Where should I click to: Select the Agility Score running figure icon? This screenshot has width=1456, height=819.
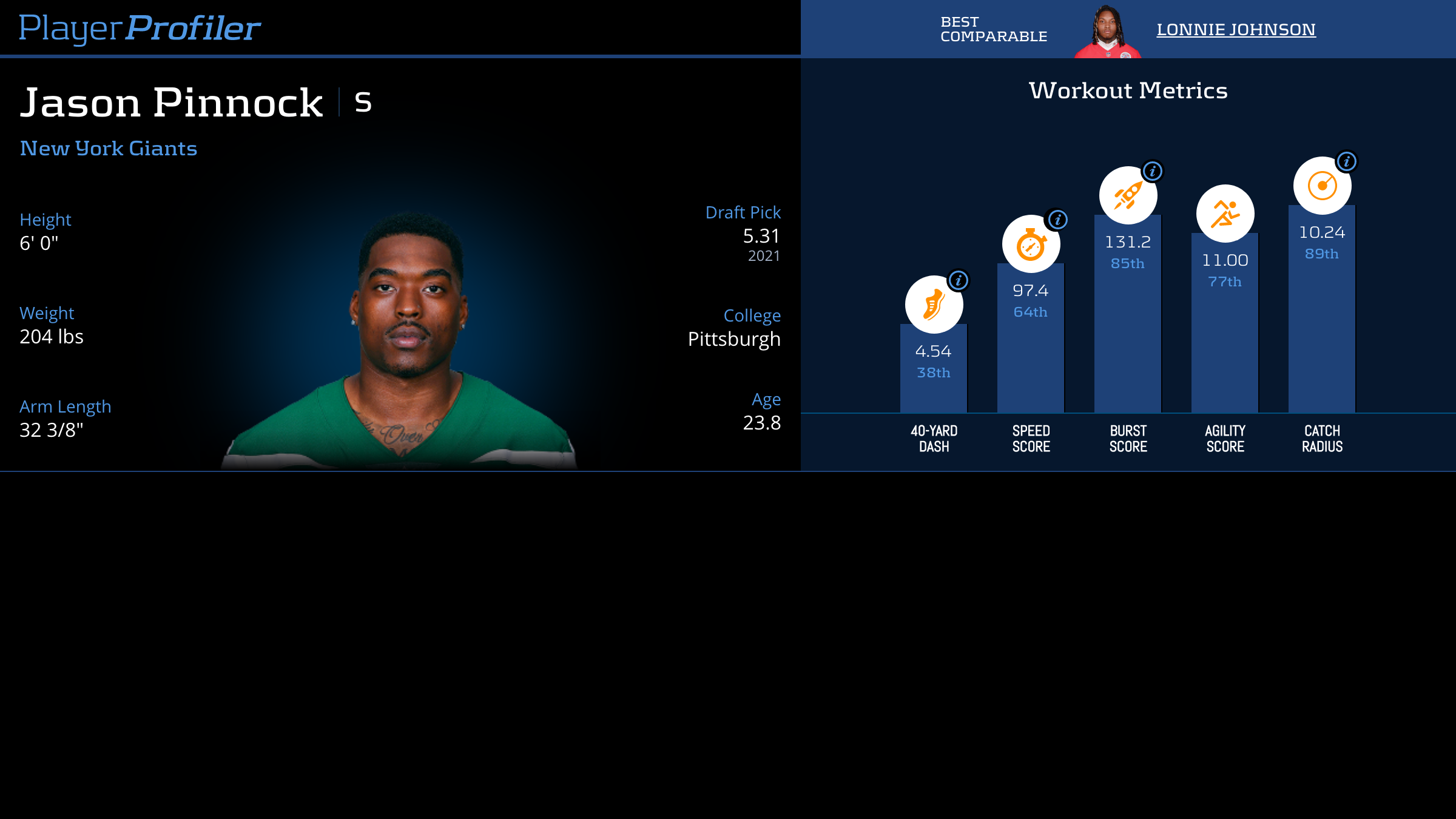click(1225, 214)
